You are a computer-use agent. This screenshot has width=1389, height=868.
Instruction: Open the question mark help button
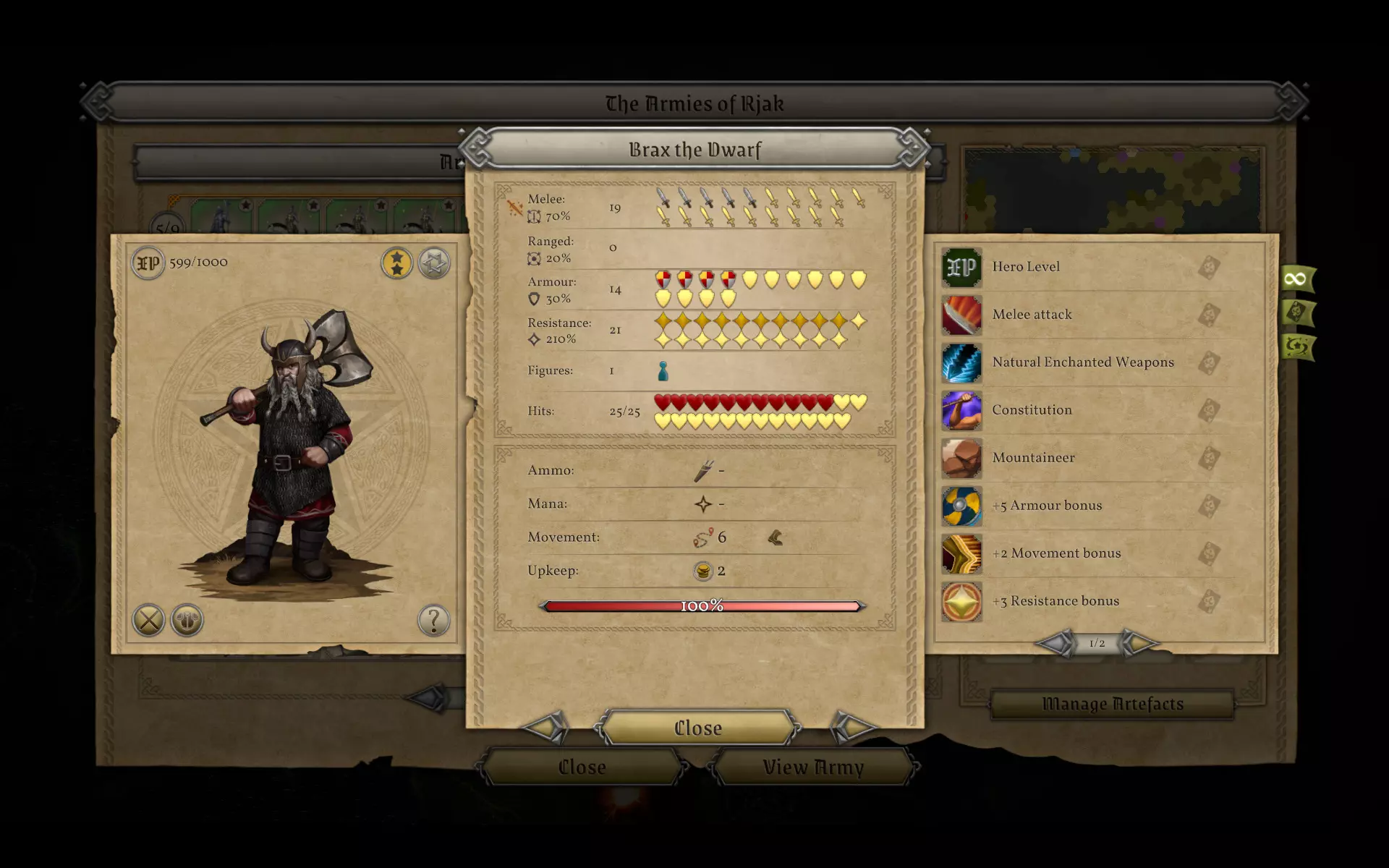pos(433,621)
